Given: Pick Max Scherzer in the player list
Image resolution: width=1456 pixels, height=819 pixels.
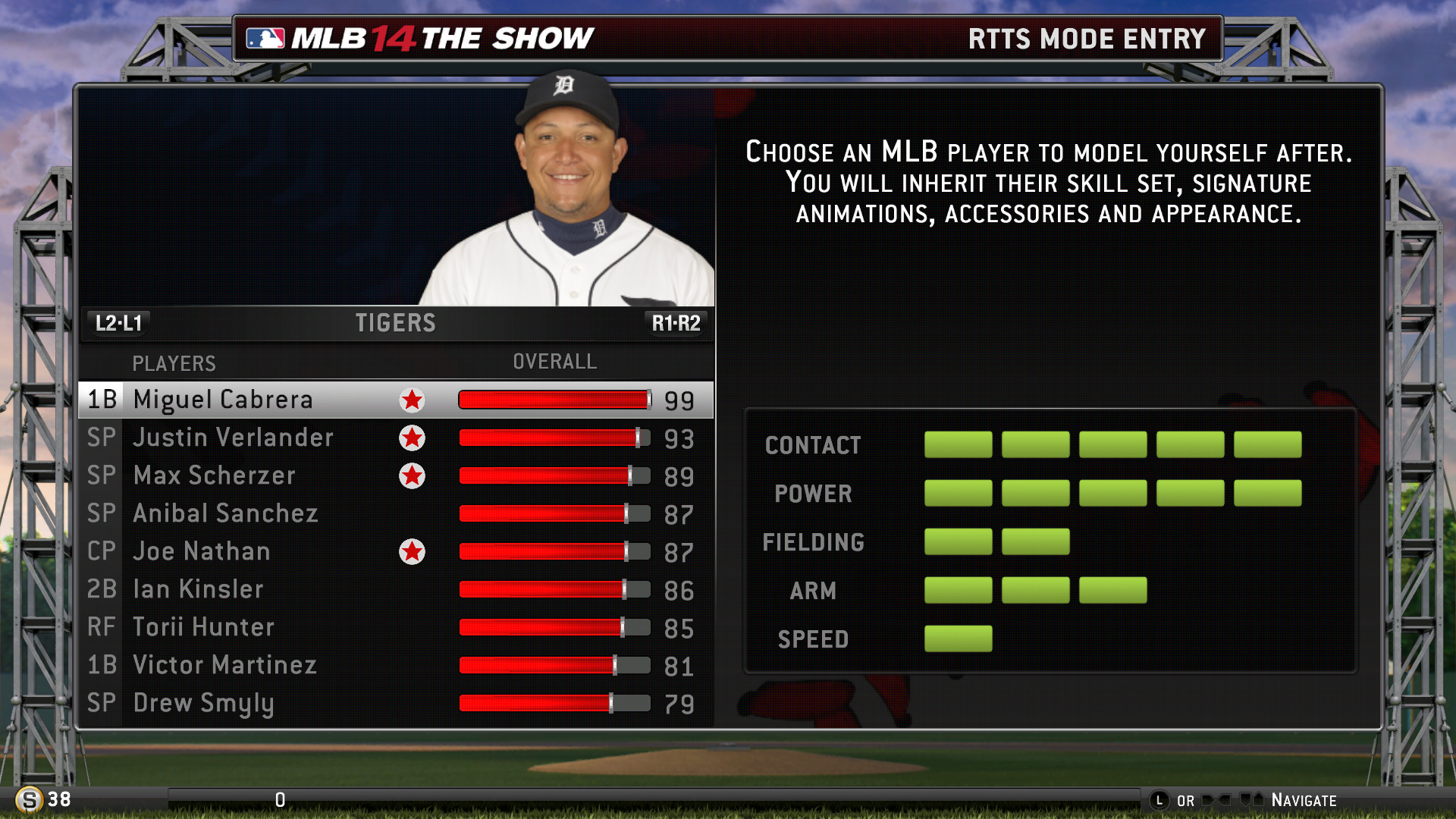Looking at the screenshot, I should pos(214,475).
